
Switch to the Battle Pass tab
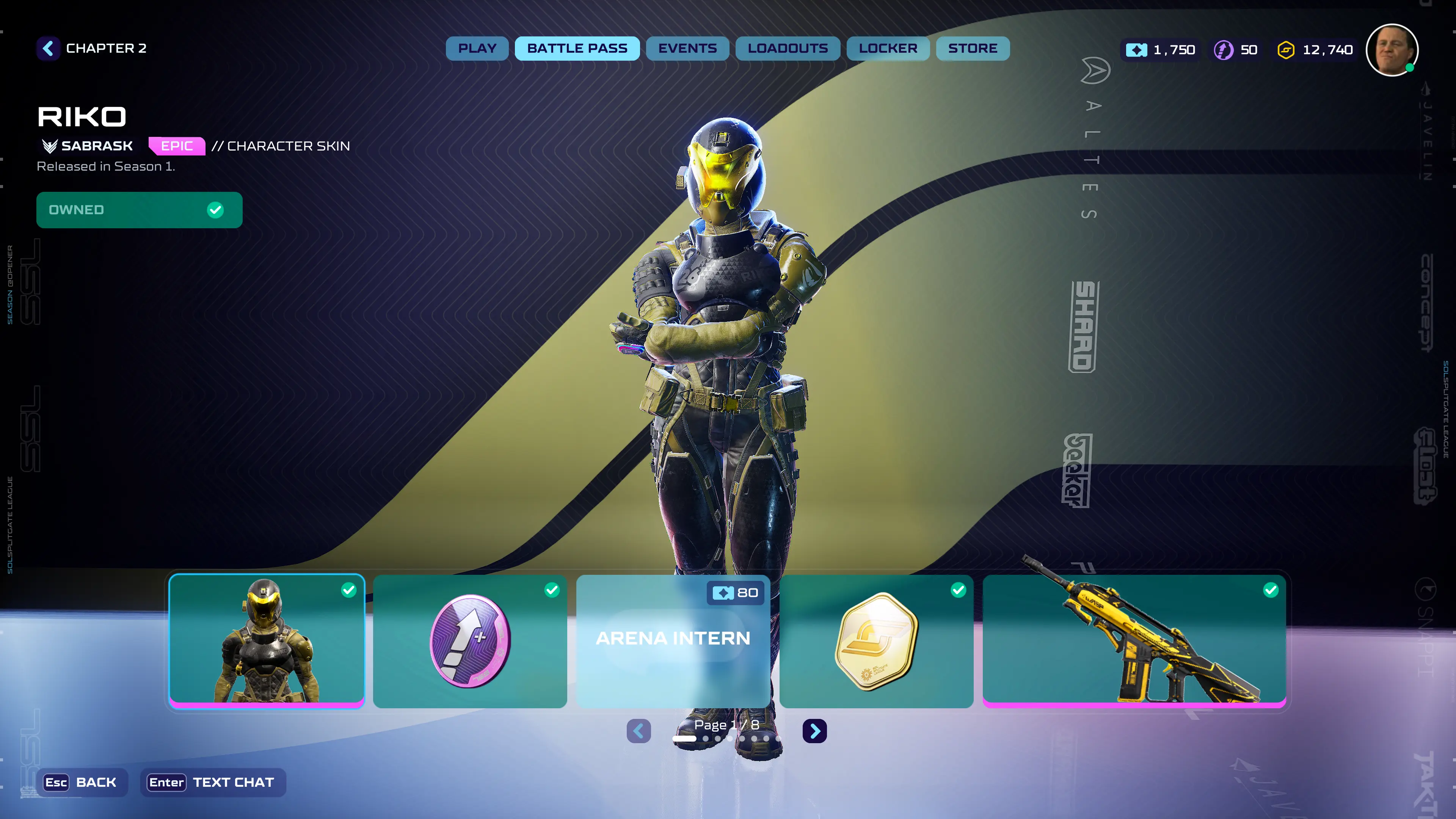point(577,49)
